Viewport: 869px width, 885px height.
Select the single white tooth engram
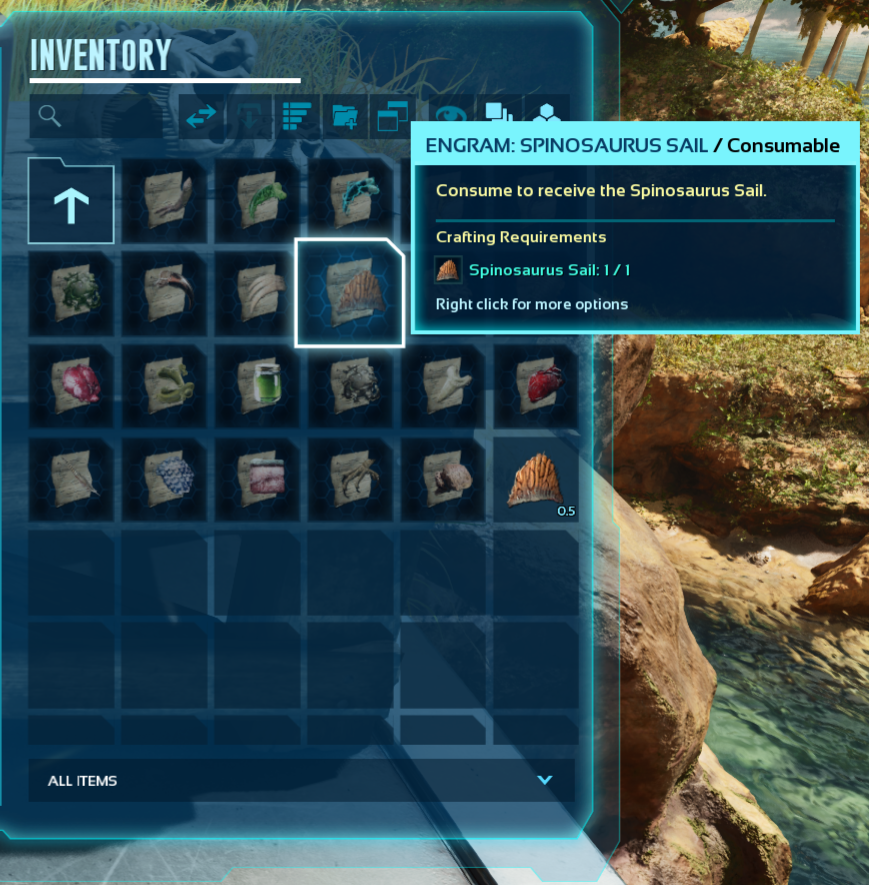[x=443, y=386]
